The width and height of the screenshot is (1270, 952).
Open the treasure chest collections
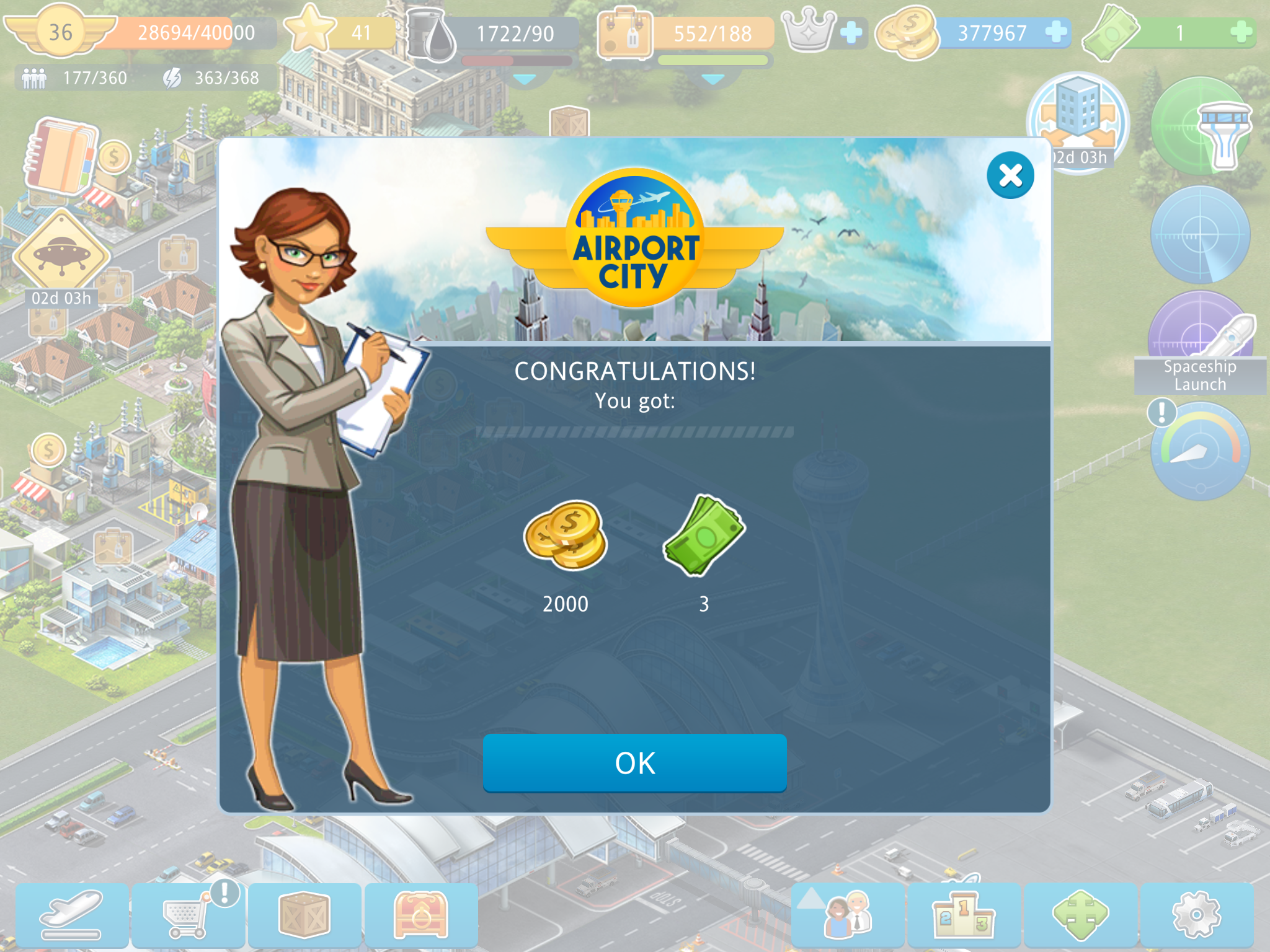click(x=420, y=915)
